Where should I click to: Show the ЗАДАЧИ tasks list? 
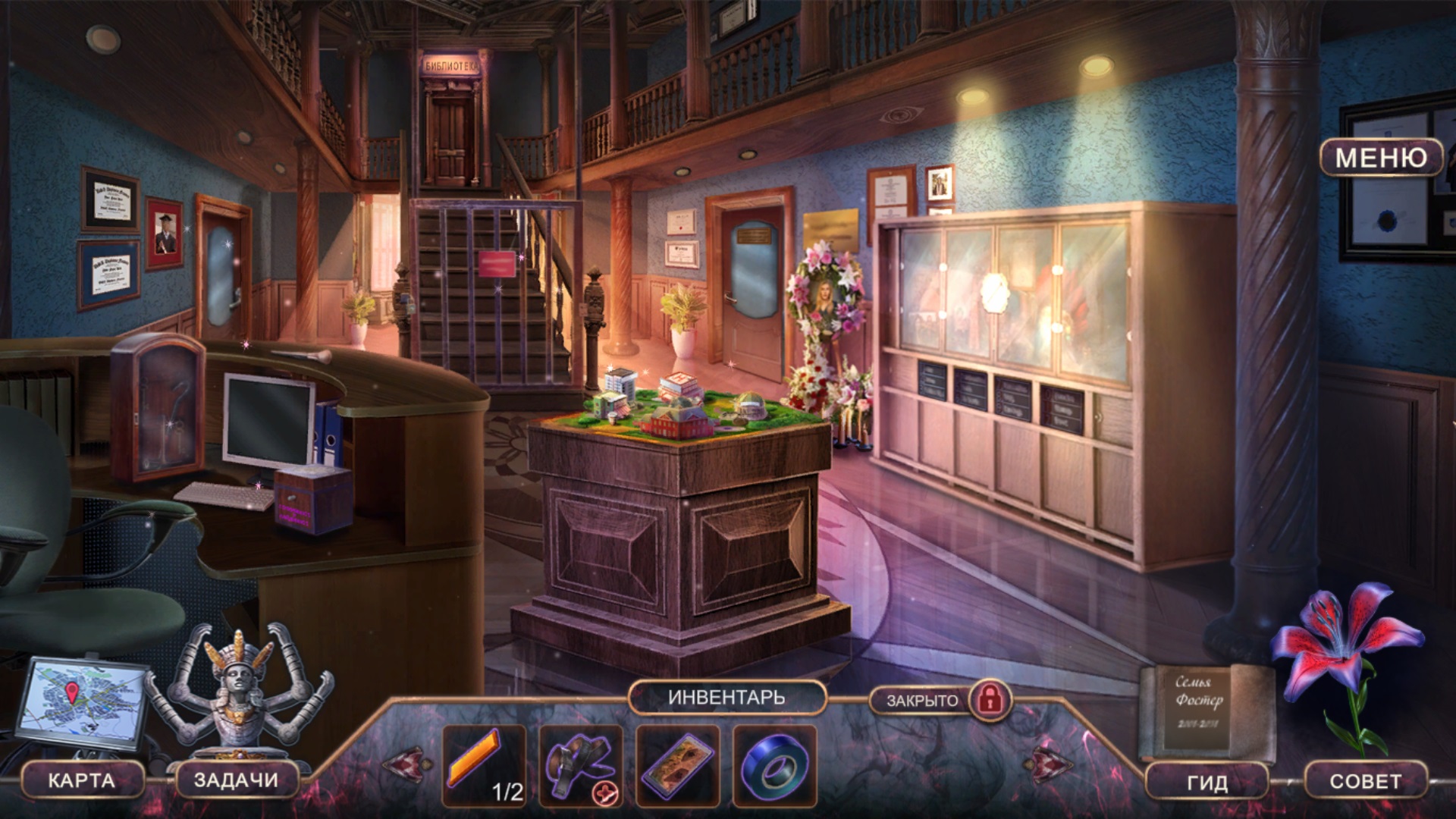coord(236,780)
